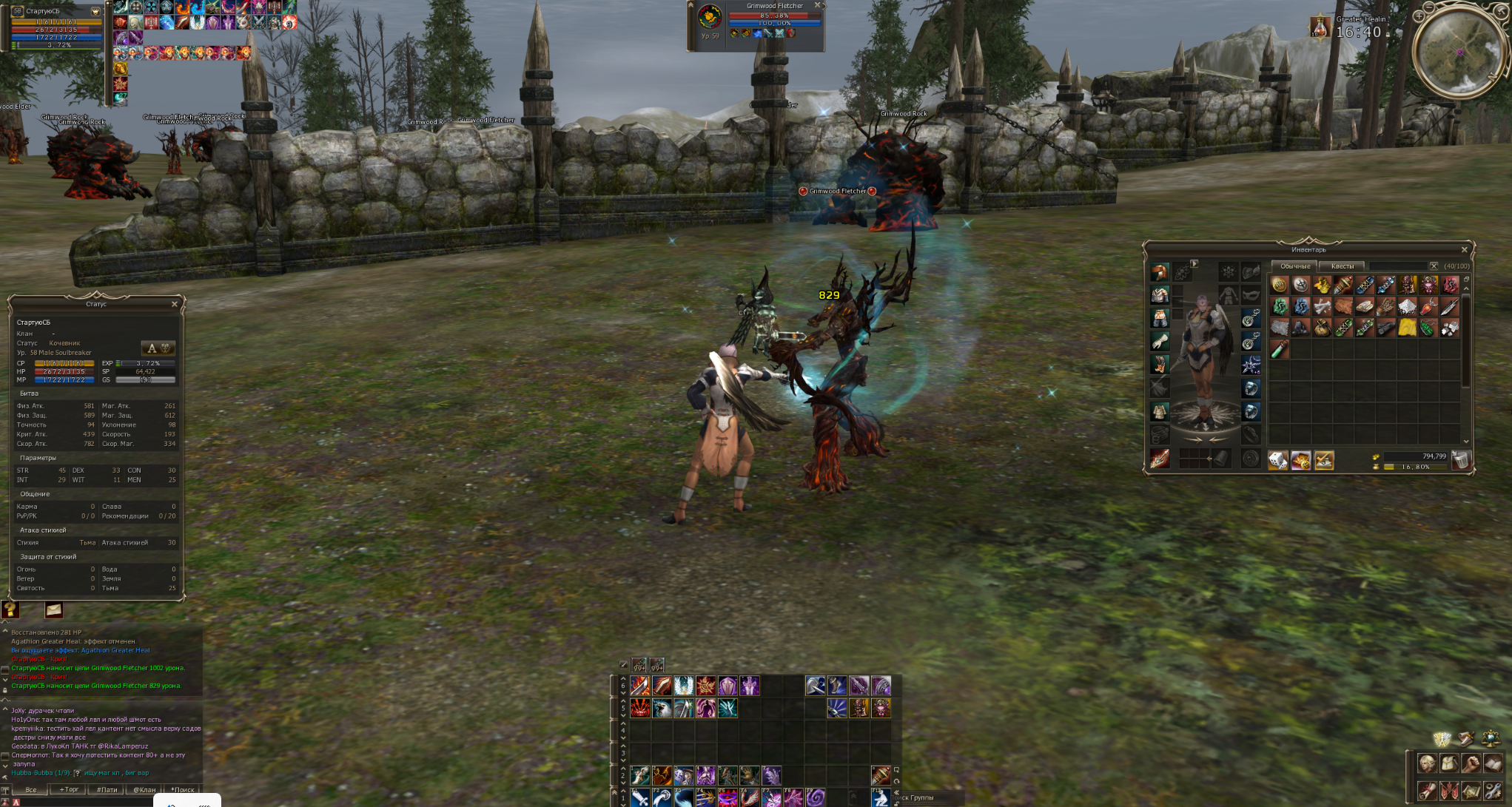
Task: Switch to the Квесты inventory tab
Action: 1342,266
